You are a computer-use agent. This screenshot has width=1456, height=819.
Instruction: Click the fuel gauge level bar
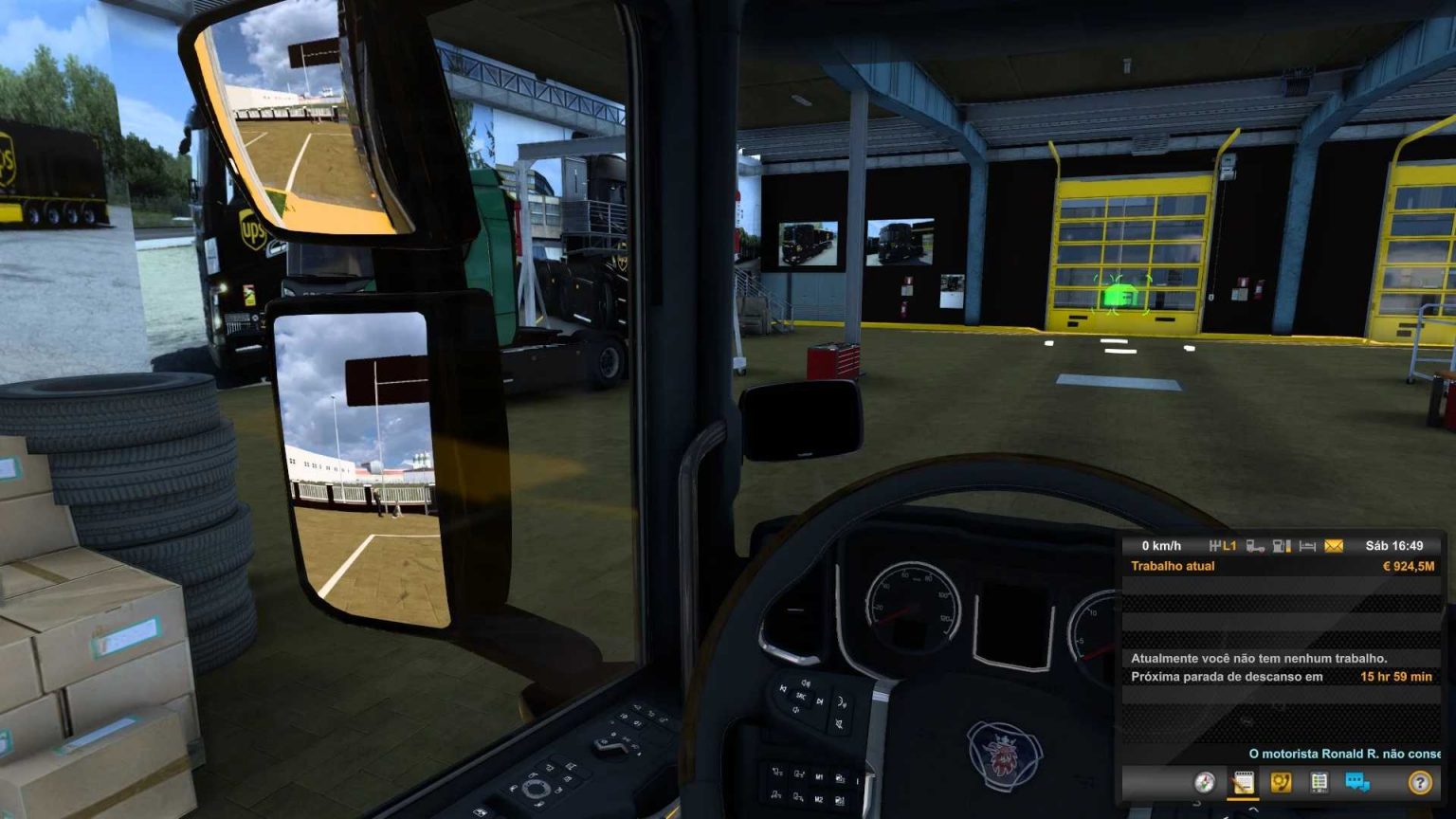pos(1287,546)
